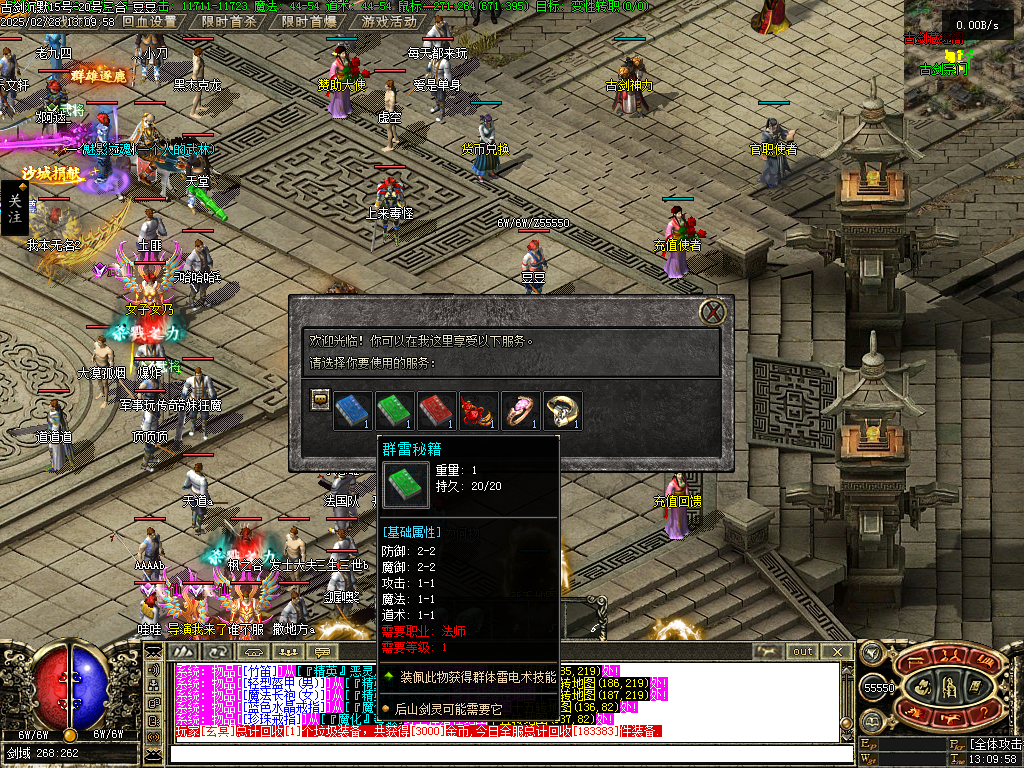Click the yellow chat bubble icon in dialog
Screen dimensions: 1024x768
320,399
